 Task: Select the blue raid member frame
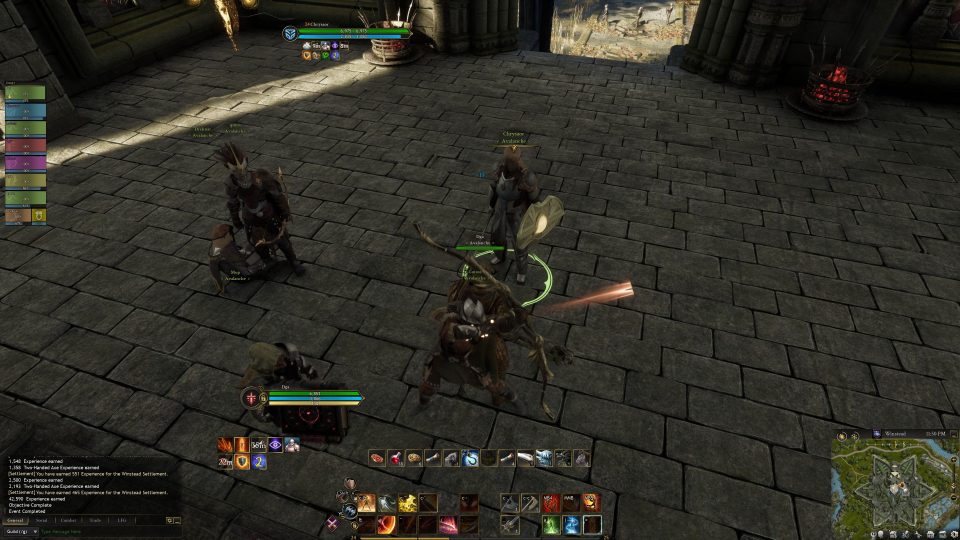pos(25,110)
